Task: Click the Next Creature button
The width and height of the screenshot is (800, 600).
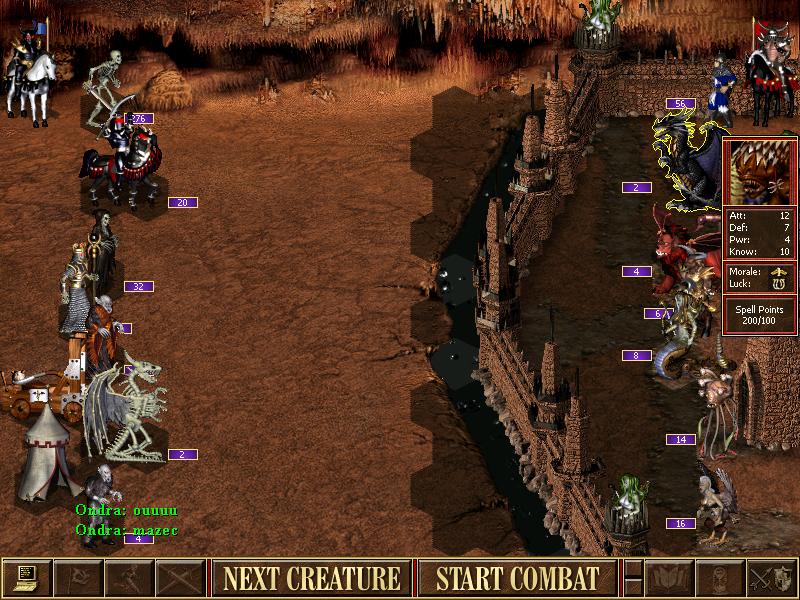Action: point(311,578)
